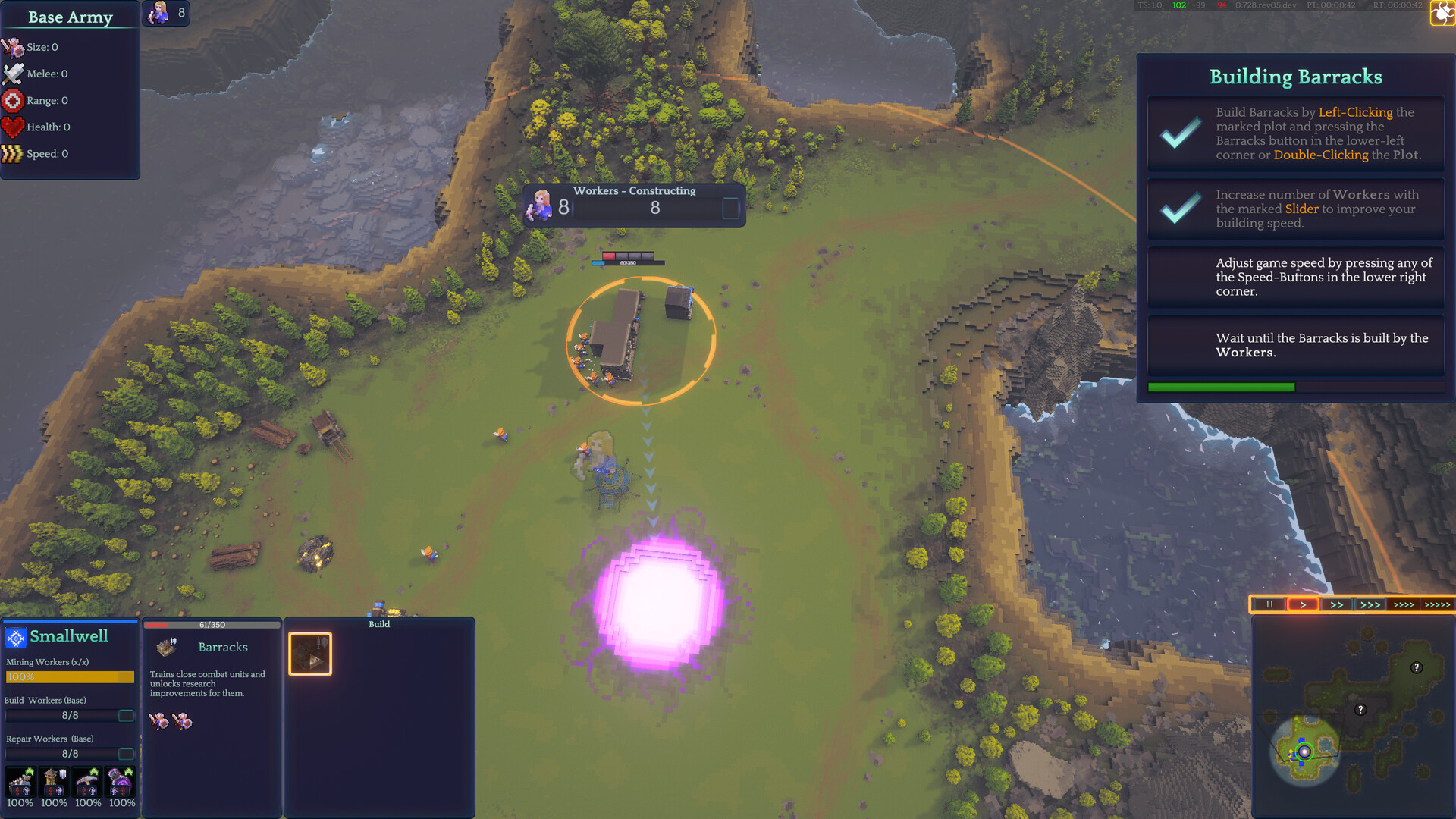1456x819 pixels.
Task: Select the Build panel tab header
Action: 379,624
